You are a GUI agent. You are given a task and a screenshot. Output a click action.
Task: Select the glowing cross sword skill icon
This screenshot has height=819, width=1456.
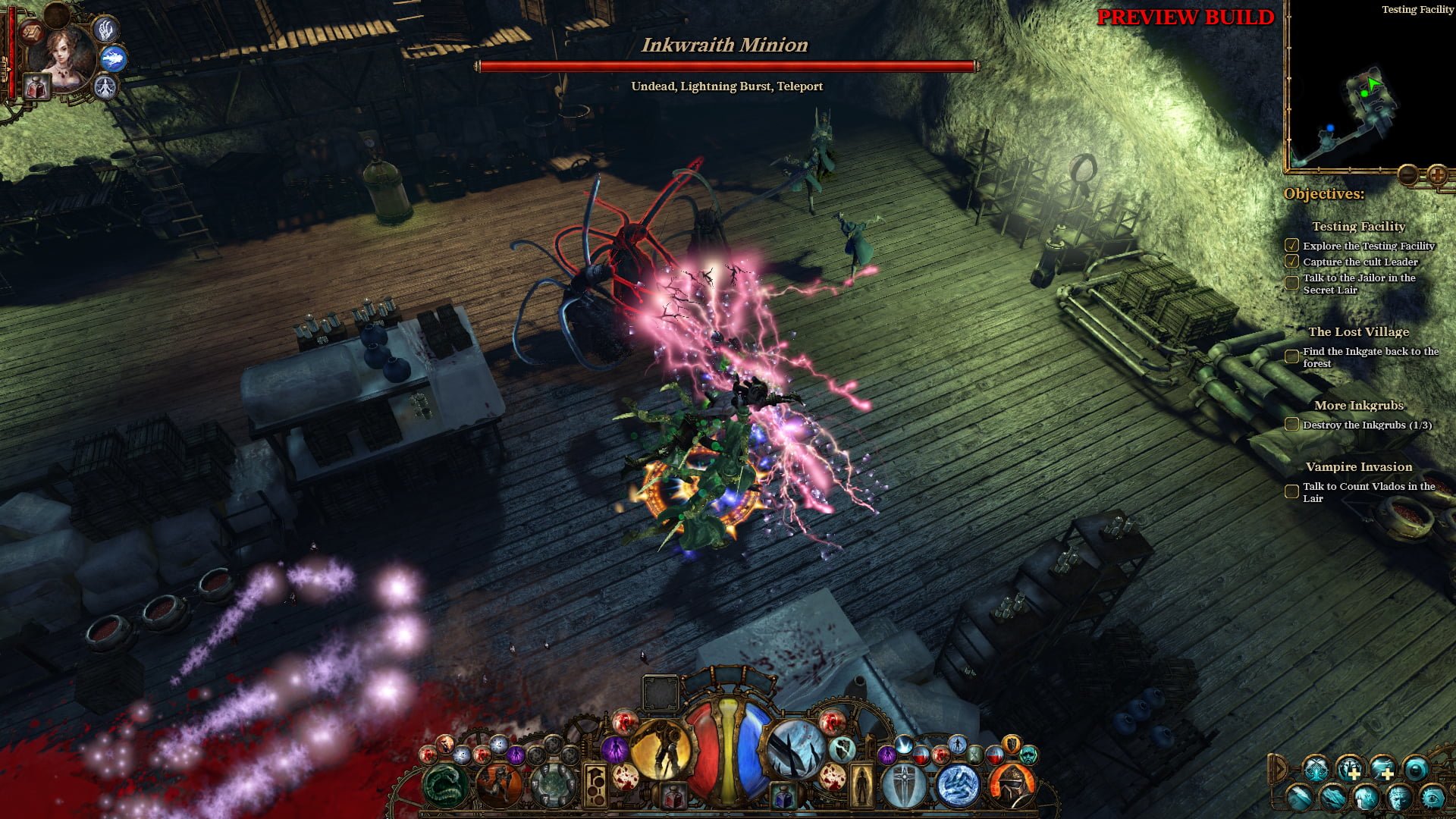(902, 786)
